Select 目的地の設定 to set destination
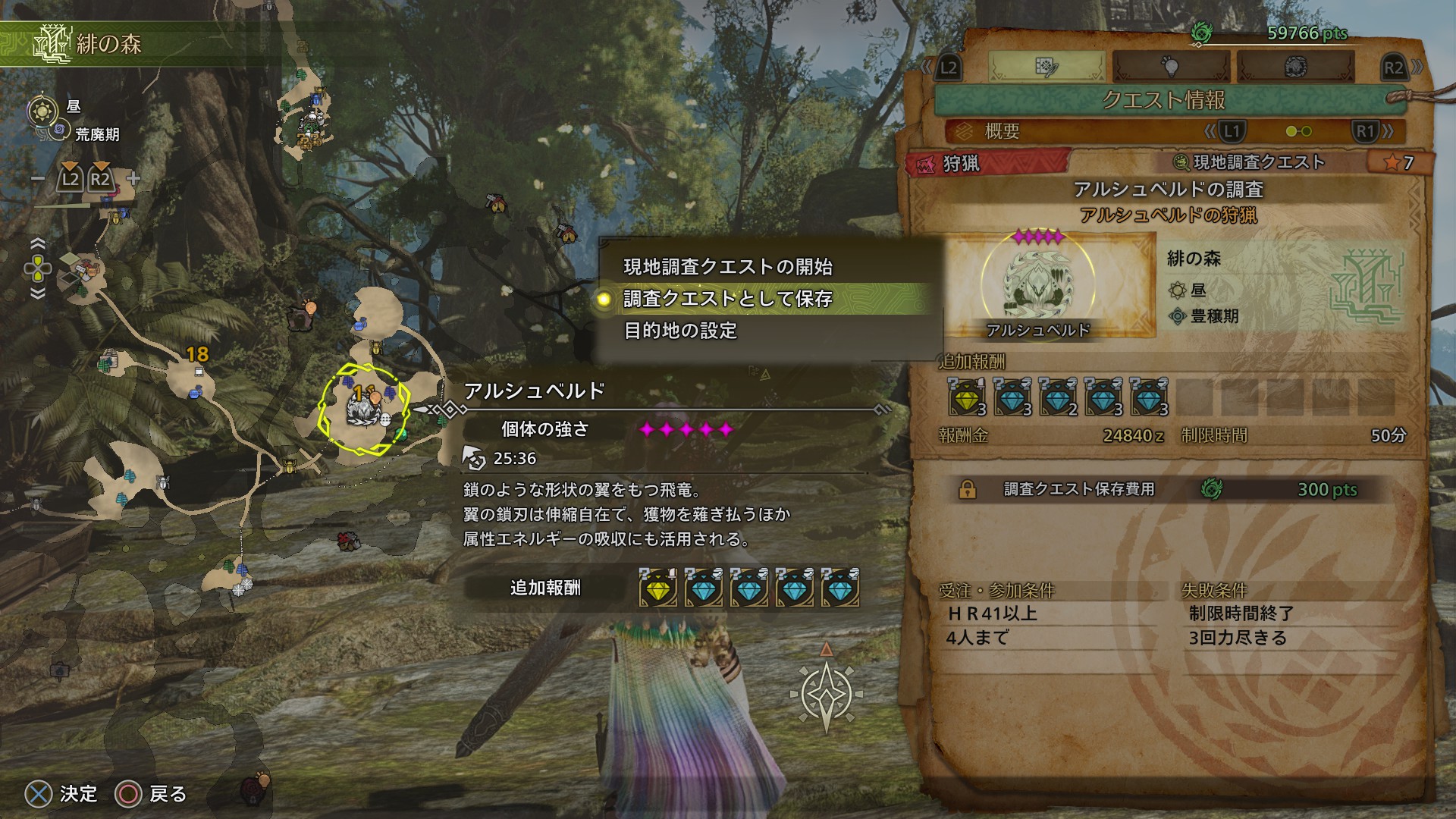The image size is (1456, 819). click(x=680, y=331)
